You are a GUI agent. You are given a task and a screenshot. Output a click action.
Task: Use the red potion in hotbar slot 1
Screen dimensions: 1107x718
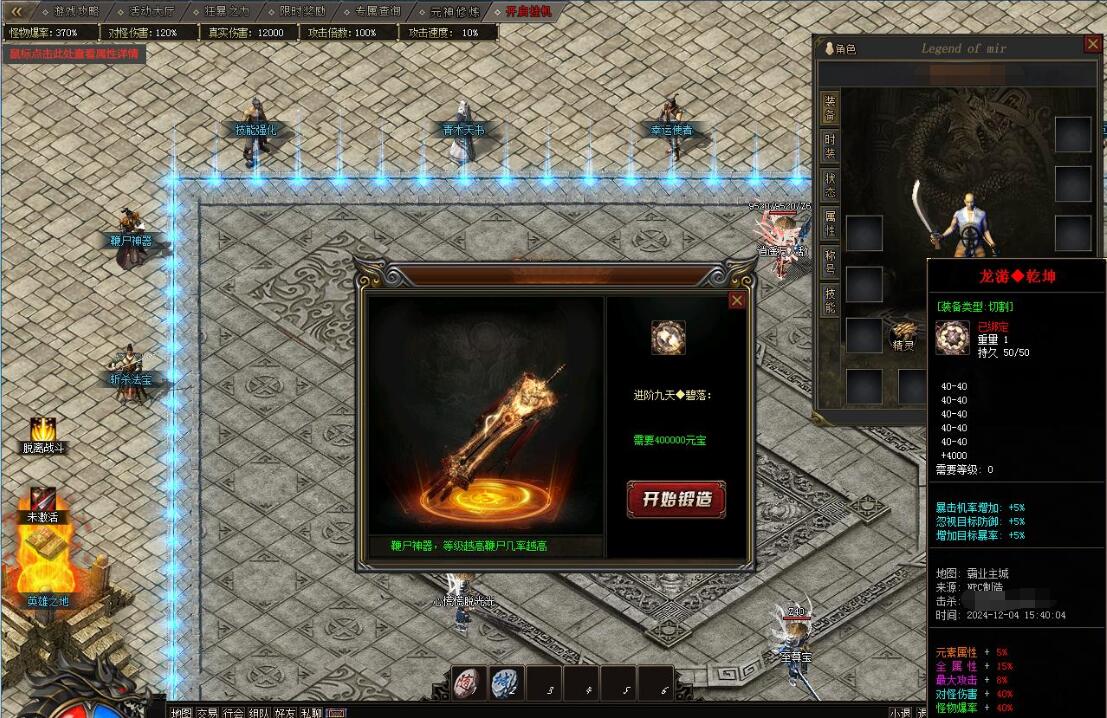coord(468,682)
